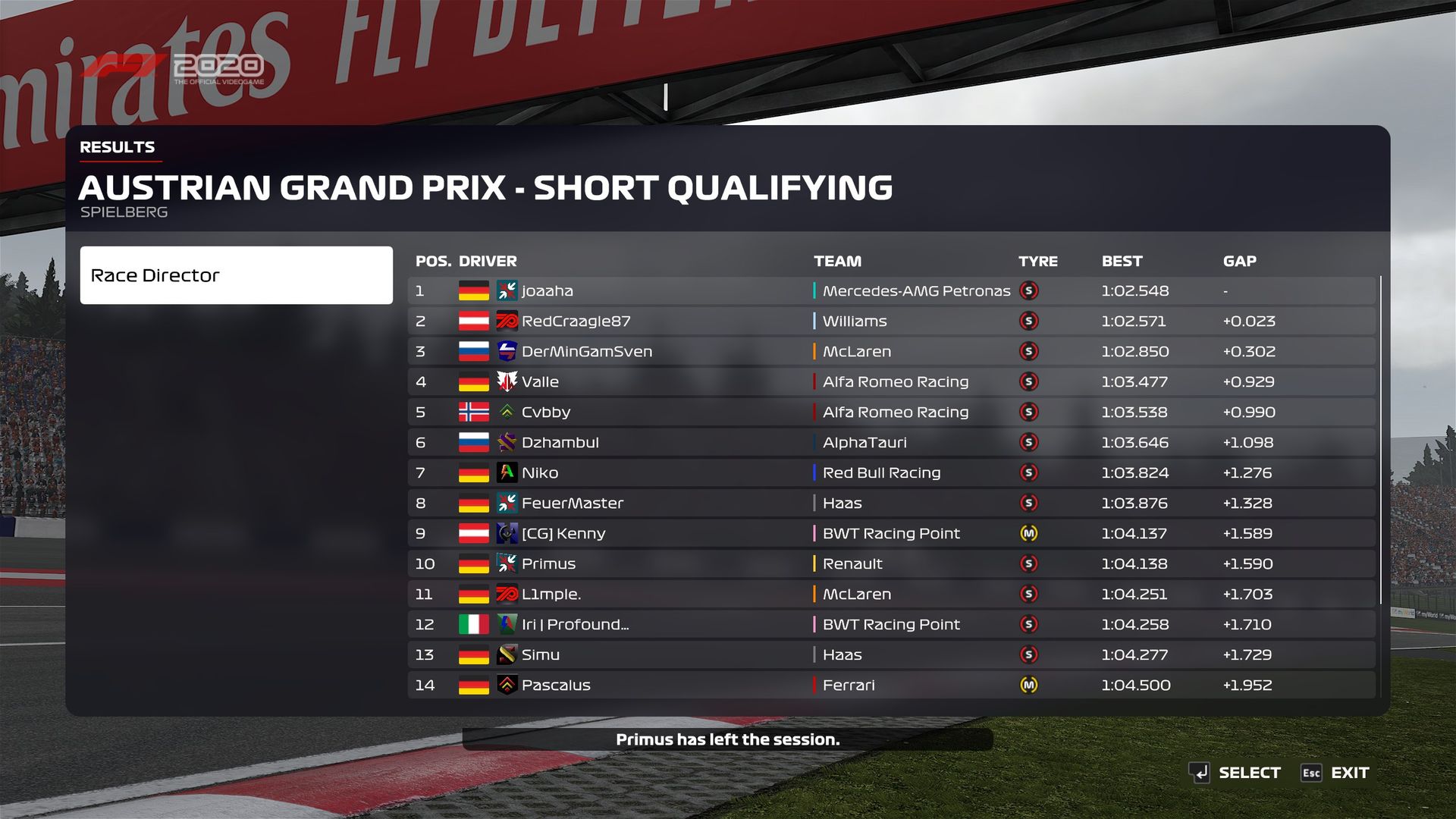Click the SELECT button
The width and height of the screenshot is (1456, 819).
coord(1235,773)
